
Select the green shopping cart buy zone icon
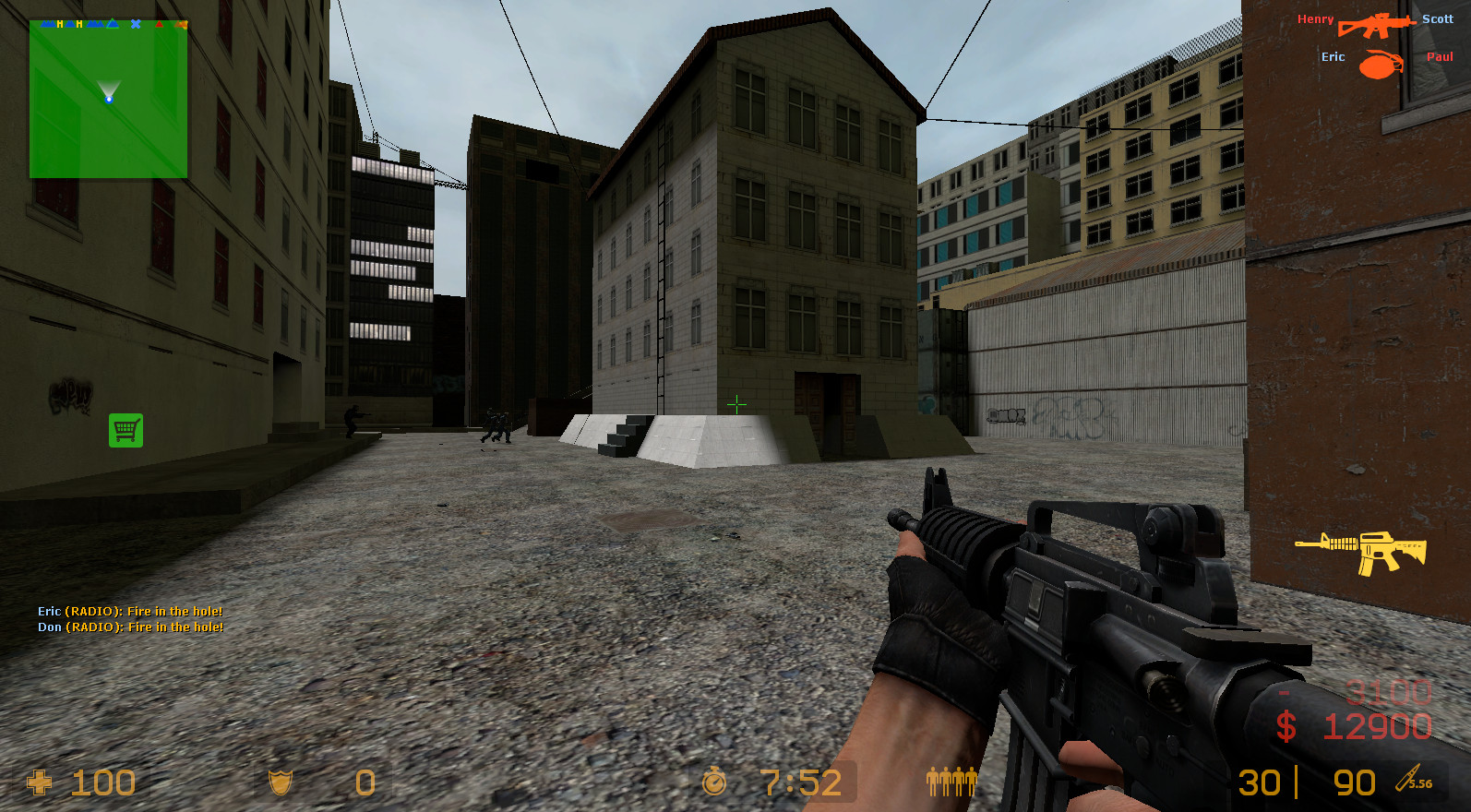(x=126, y=430)
